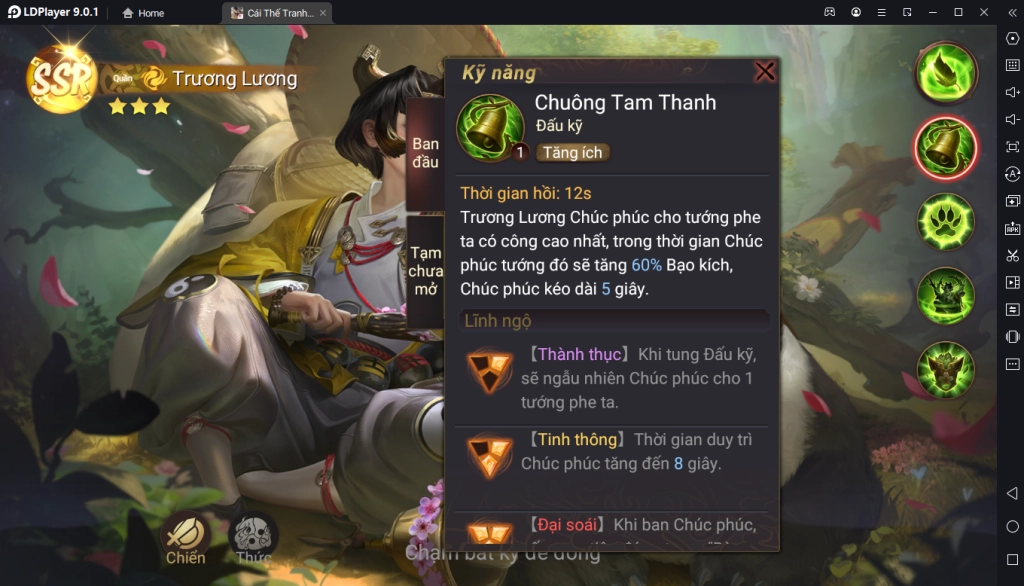Select the Tạm chưa mở tab
Image resolution: width=1024 pixels, height=586 pixels.
click(x=425, y=271)
